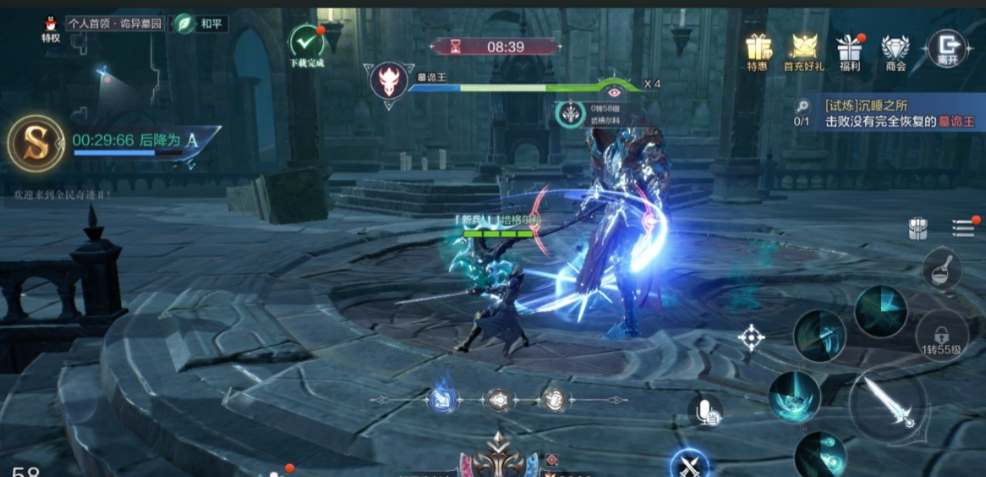Tap the locked 1转55级 skill slot

[x=942, y=334]
